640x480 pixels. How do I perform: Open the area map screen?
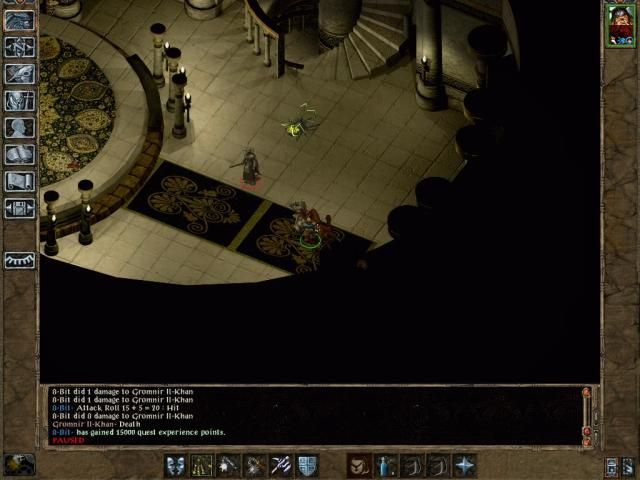[x=20, y=46]
